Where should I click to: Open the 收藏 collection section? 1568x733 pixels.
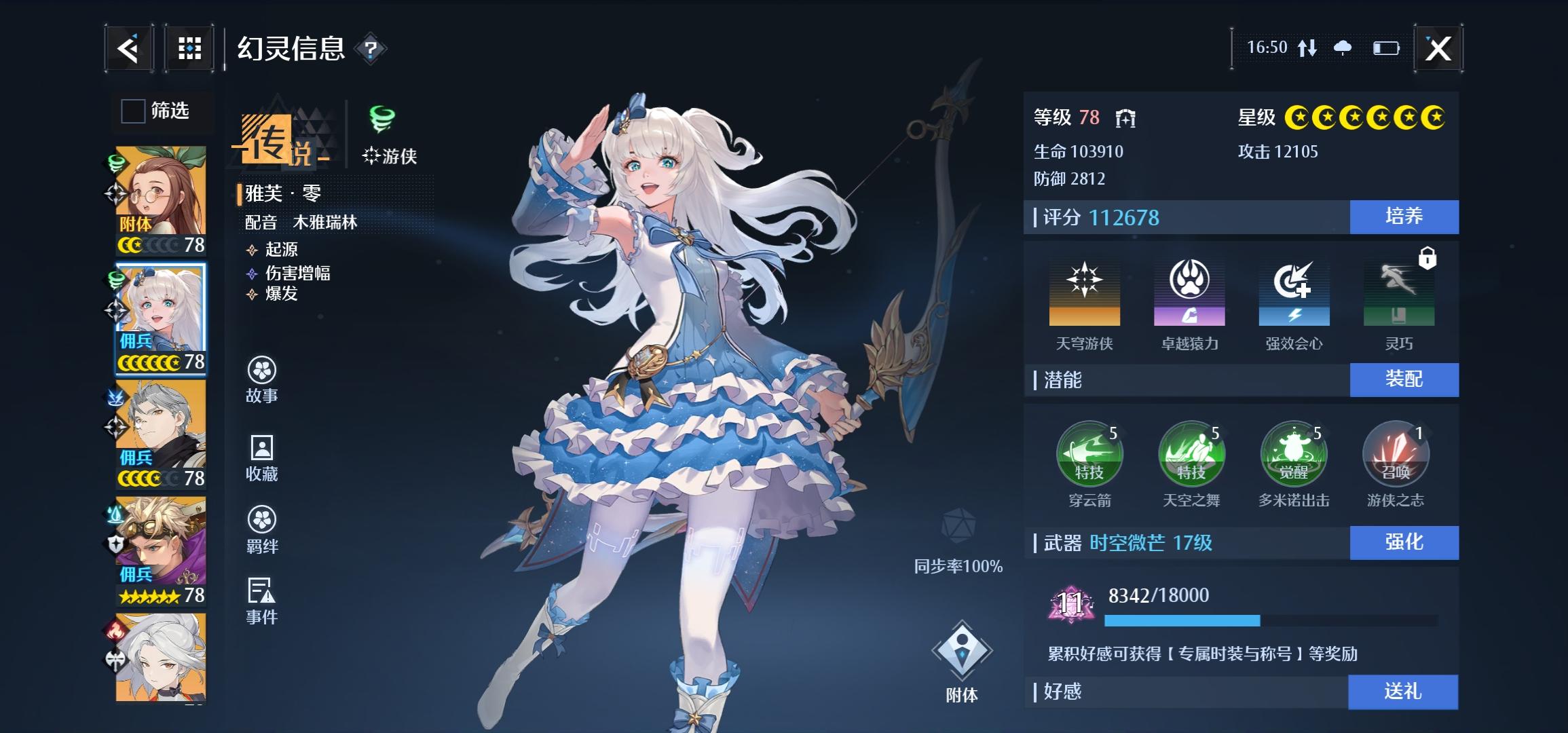coord(262,457)
